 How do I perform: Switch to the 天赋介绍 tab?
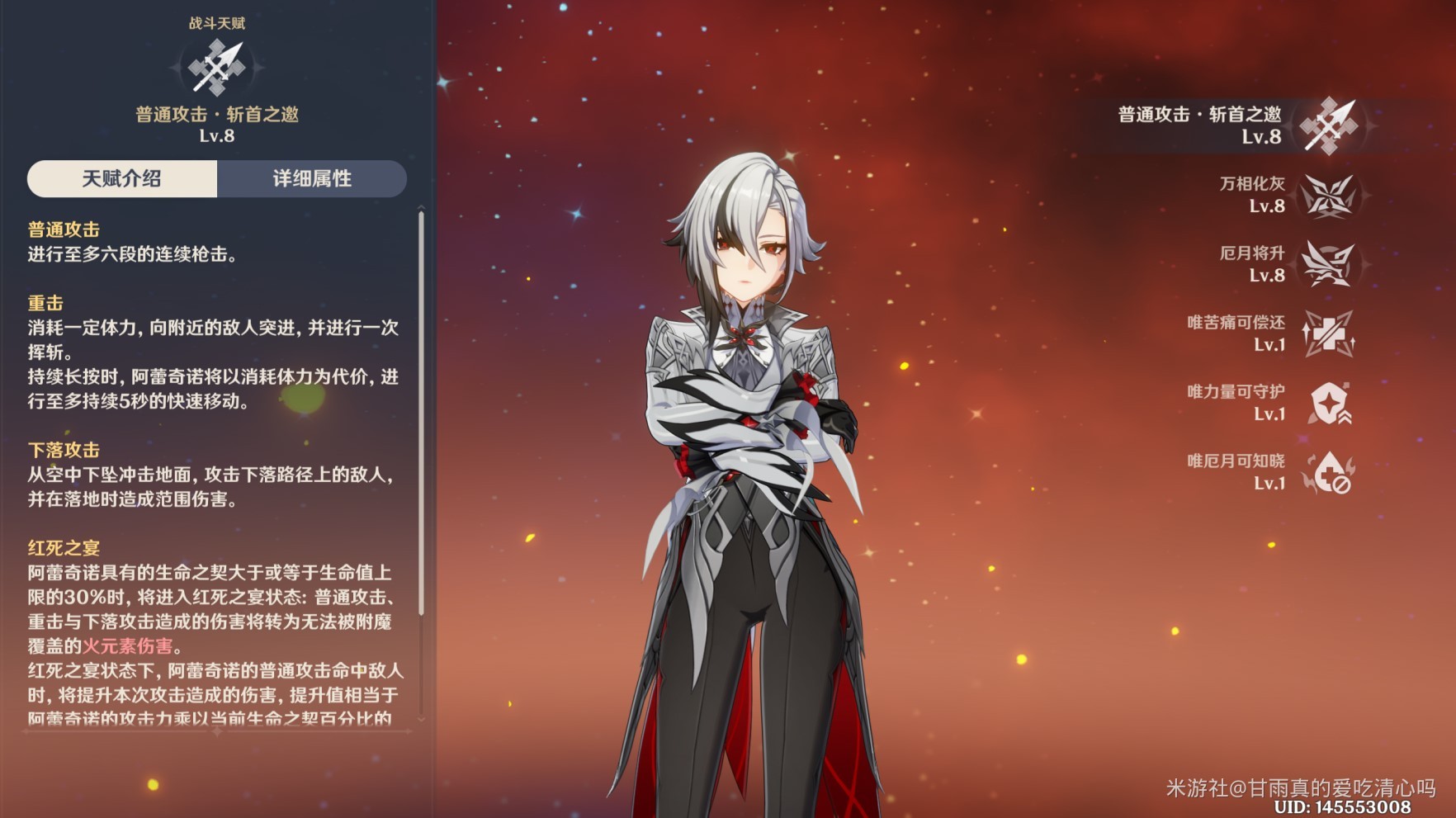tap(121, 179)
